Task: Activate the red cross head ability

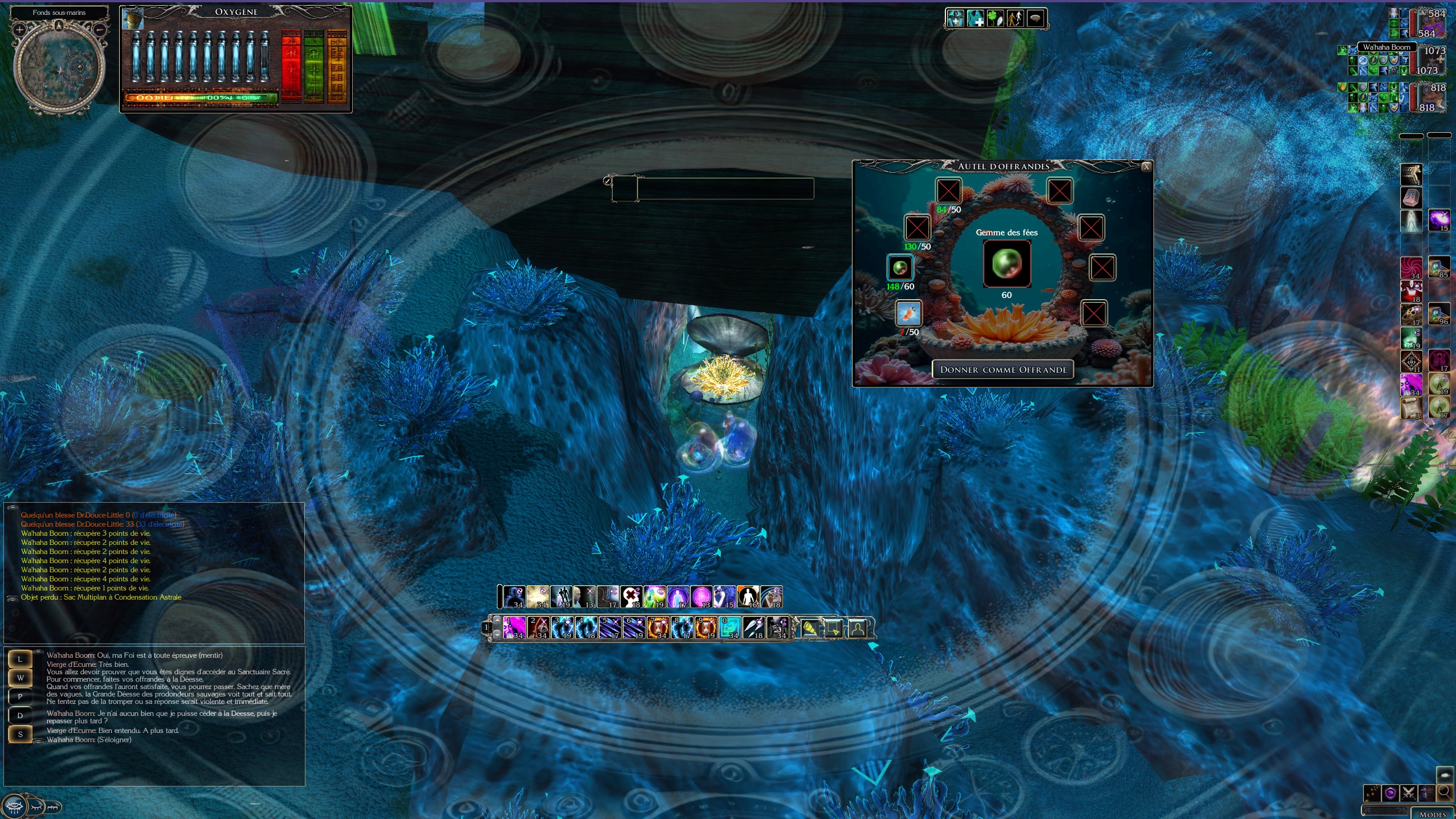Action: tap(631, 597)
